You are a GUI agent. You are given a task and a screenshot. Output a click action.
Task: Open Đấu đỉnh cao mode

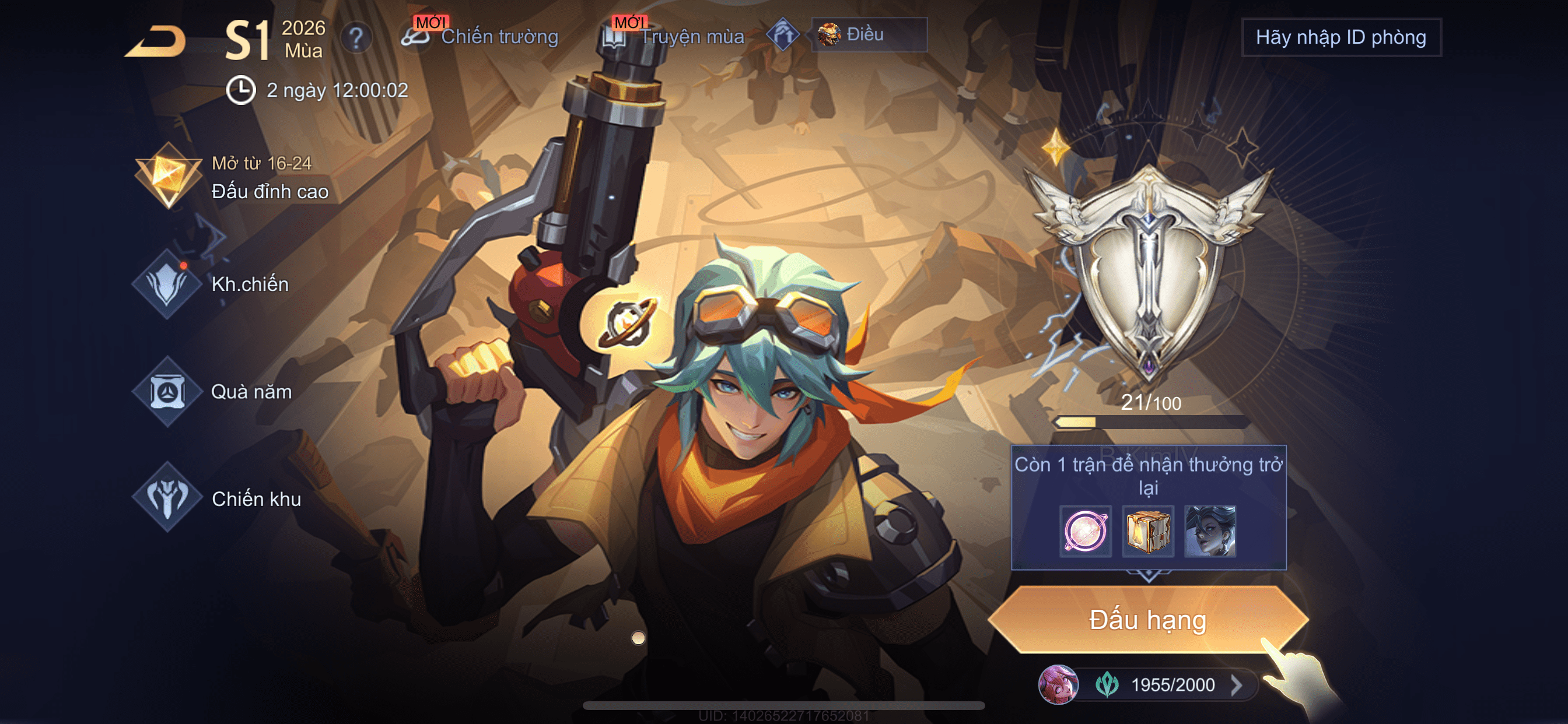click(x=232, y=178)
